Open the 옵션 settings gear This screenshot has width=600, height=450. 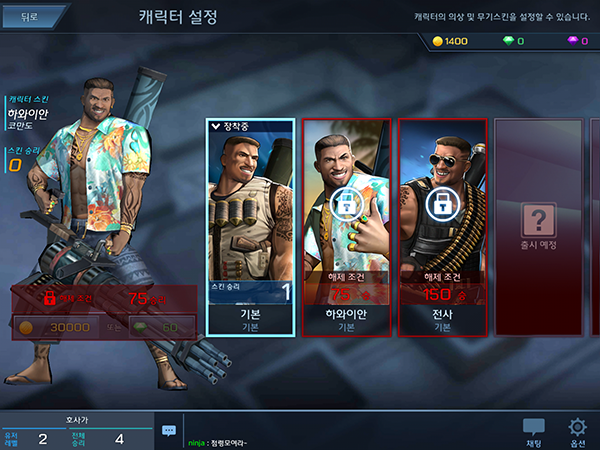click(x=577, y=432)
